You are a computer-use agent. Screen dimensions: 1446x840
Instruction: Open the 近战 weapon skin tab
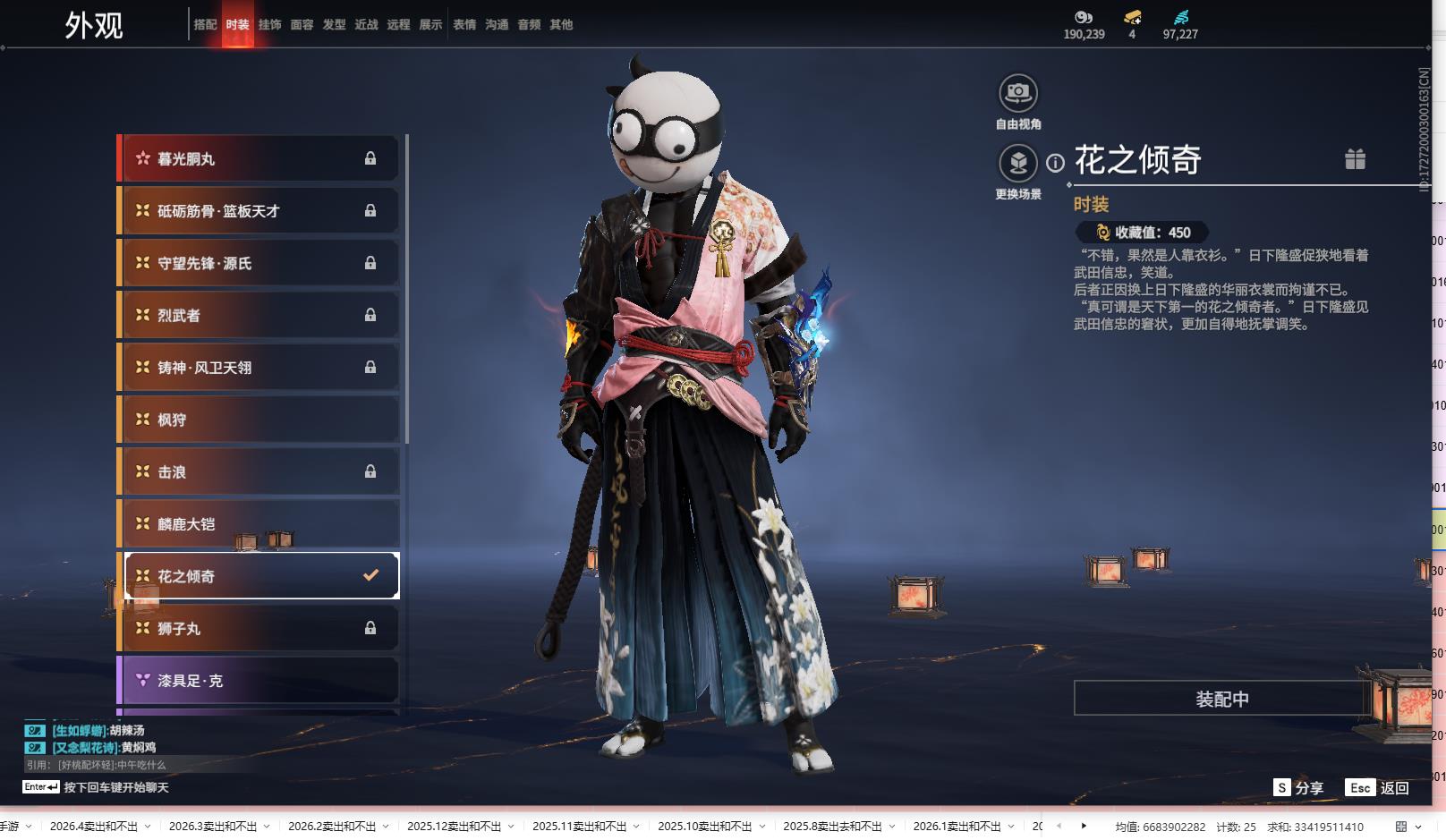pos(366,25)
